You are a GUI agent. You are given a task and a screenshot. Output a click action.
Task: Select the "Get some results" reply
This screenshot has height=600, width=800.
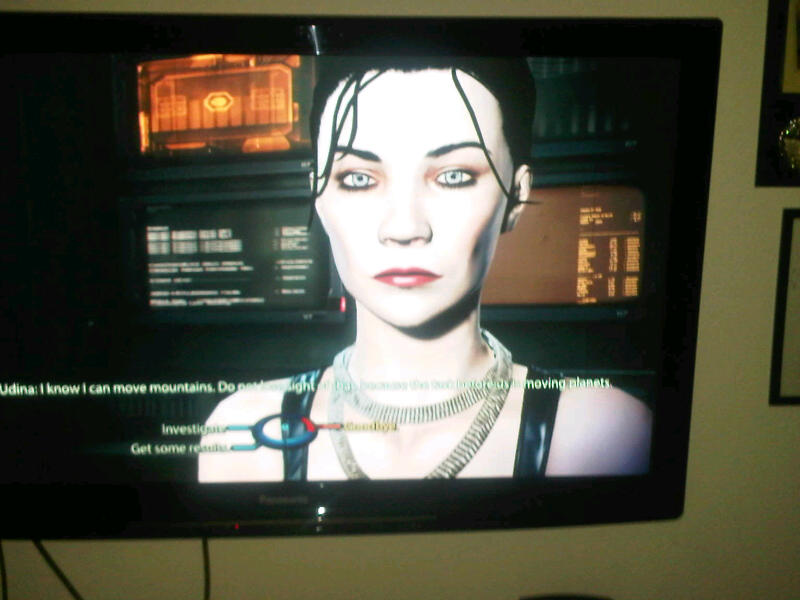[176, 448]
